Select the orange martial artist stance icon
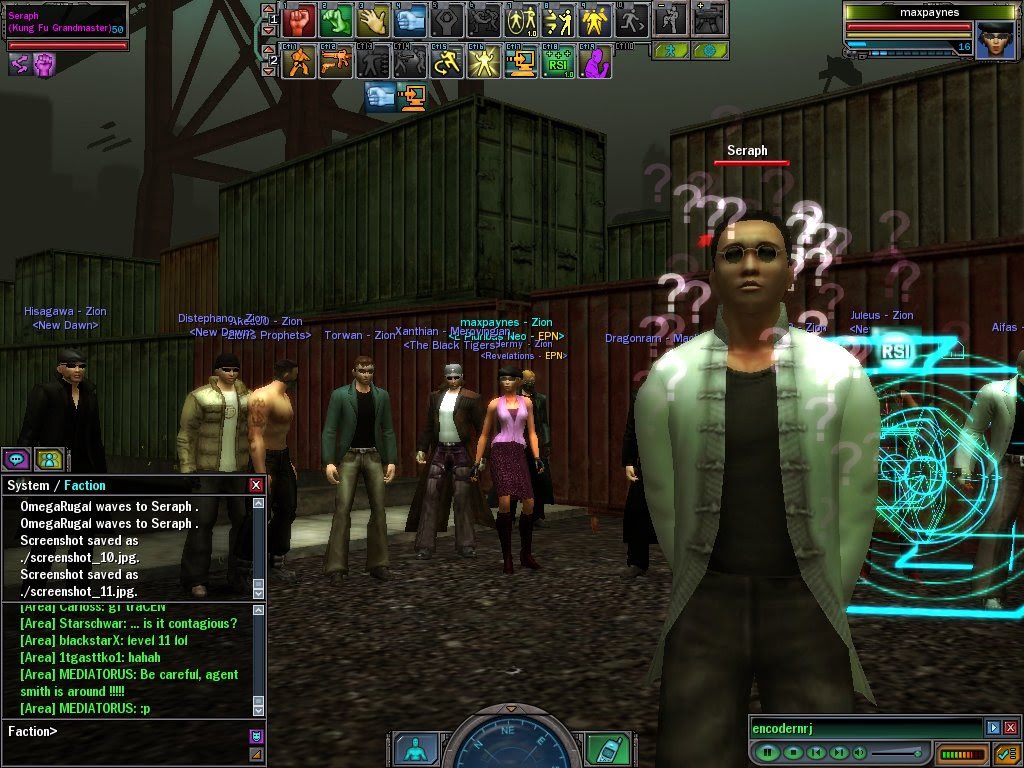 [299, 62]
